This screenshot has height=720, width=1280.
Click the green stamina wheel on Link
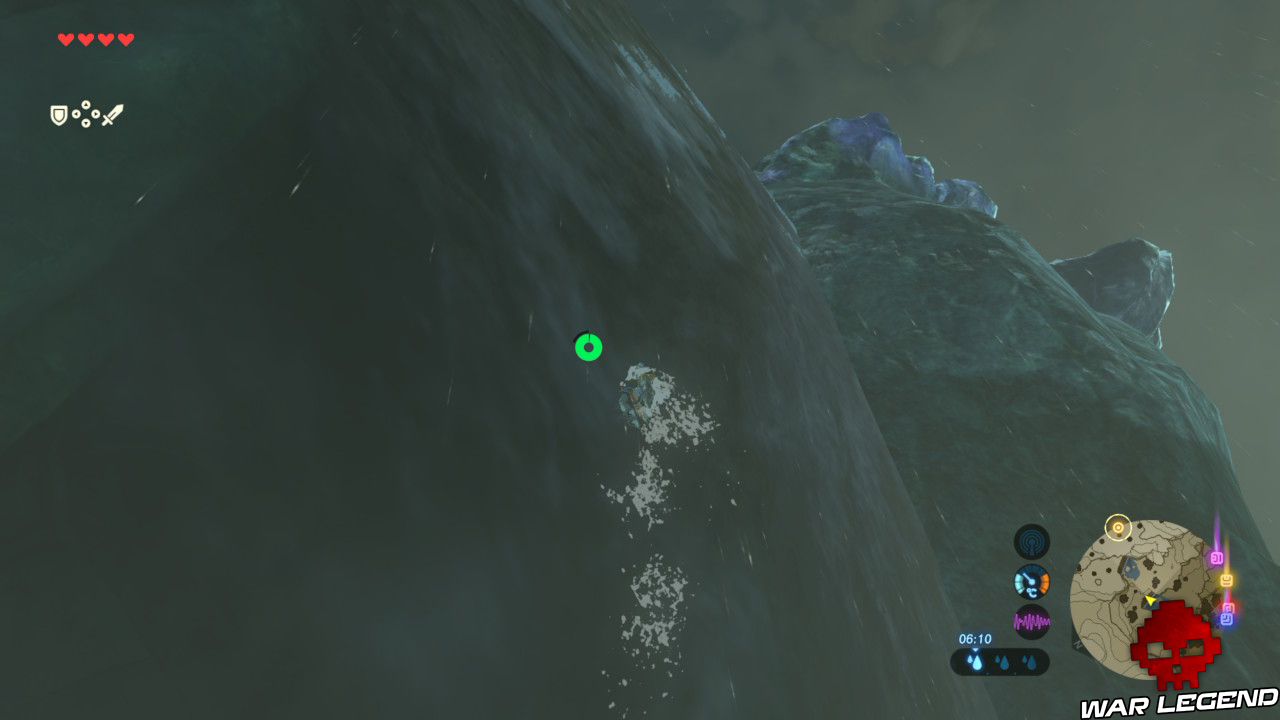pos(587,348)
